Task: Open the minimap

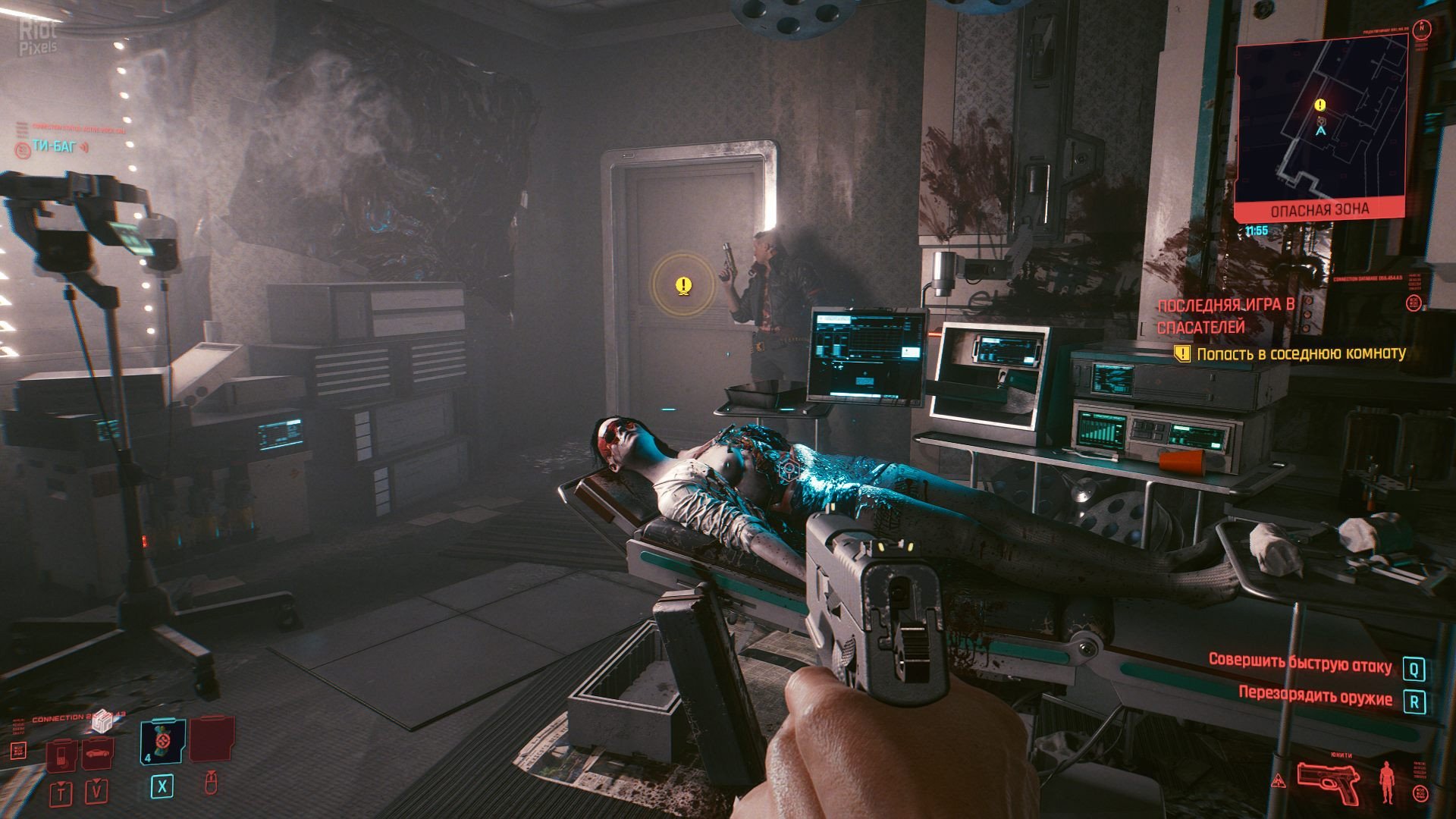Action: [x=1320, y=121]
